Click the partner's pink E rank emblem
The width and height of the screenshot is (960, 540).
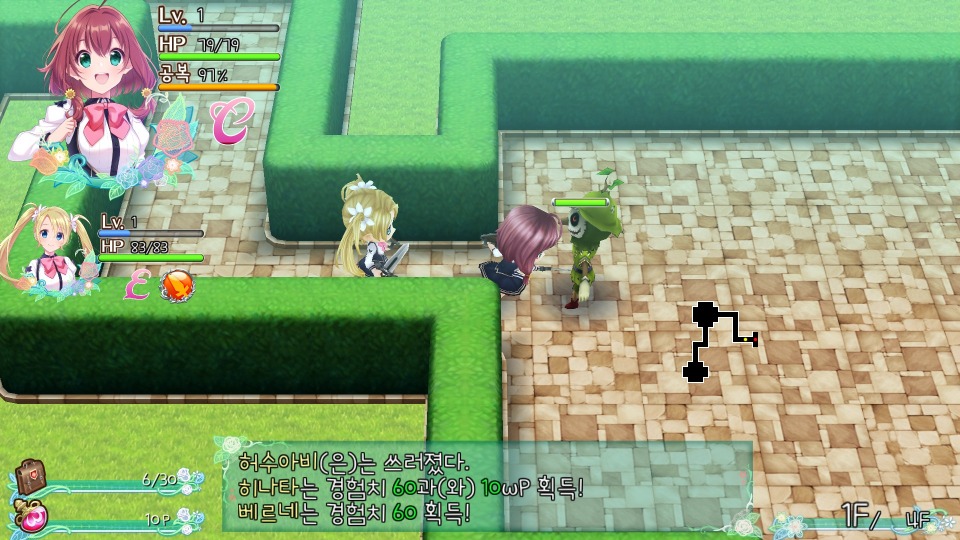point(136,287)
